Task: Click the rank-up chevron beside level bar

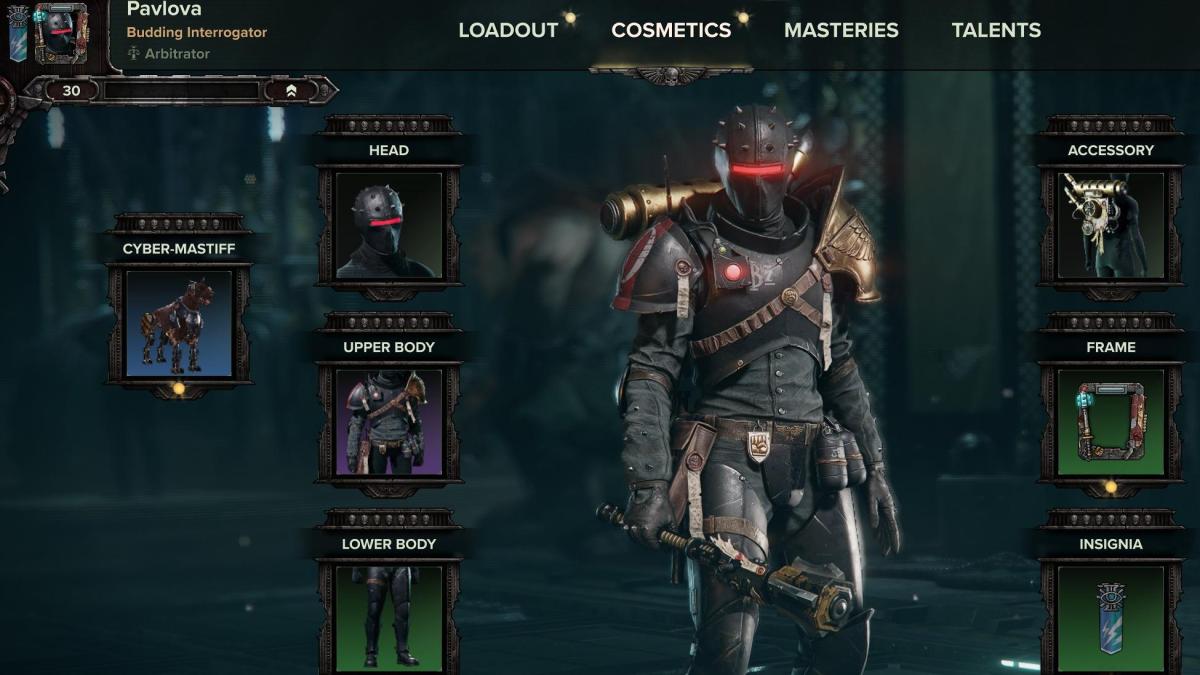Action: point(290,91)
